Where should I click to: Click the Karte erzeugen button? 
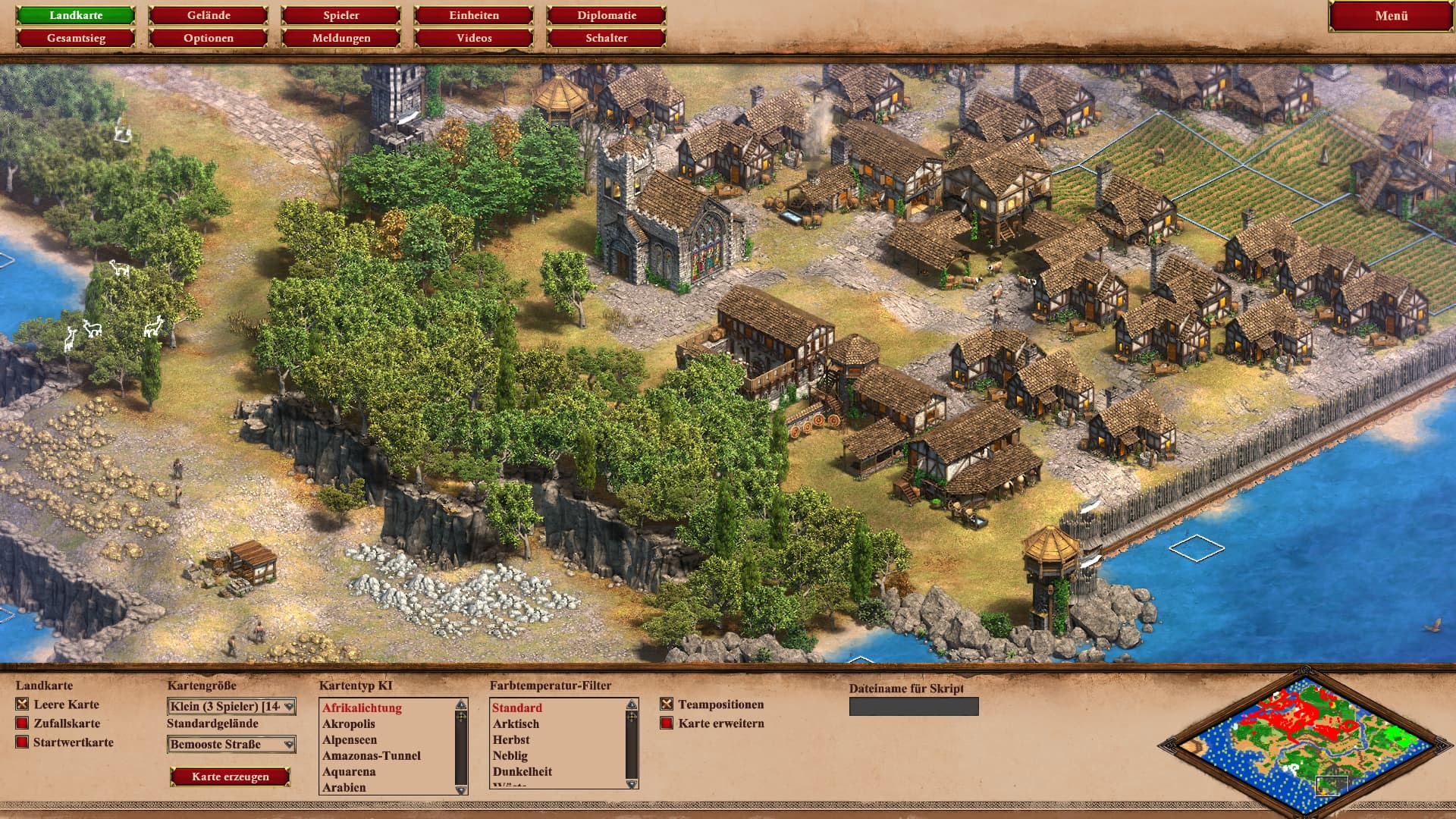coord(231,777)
